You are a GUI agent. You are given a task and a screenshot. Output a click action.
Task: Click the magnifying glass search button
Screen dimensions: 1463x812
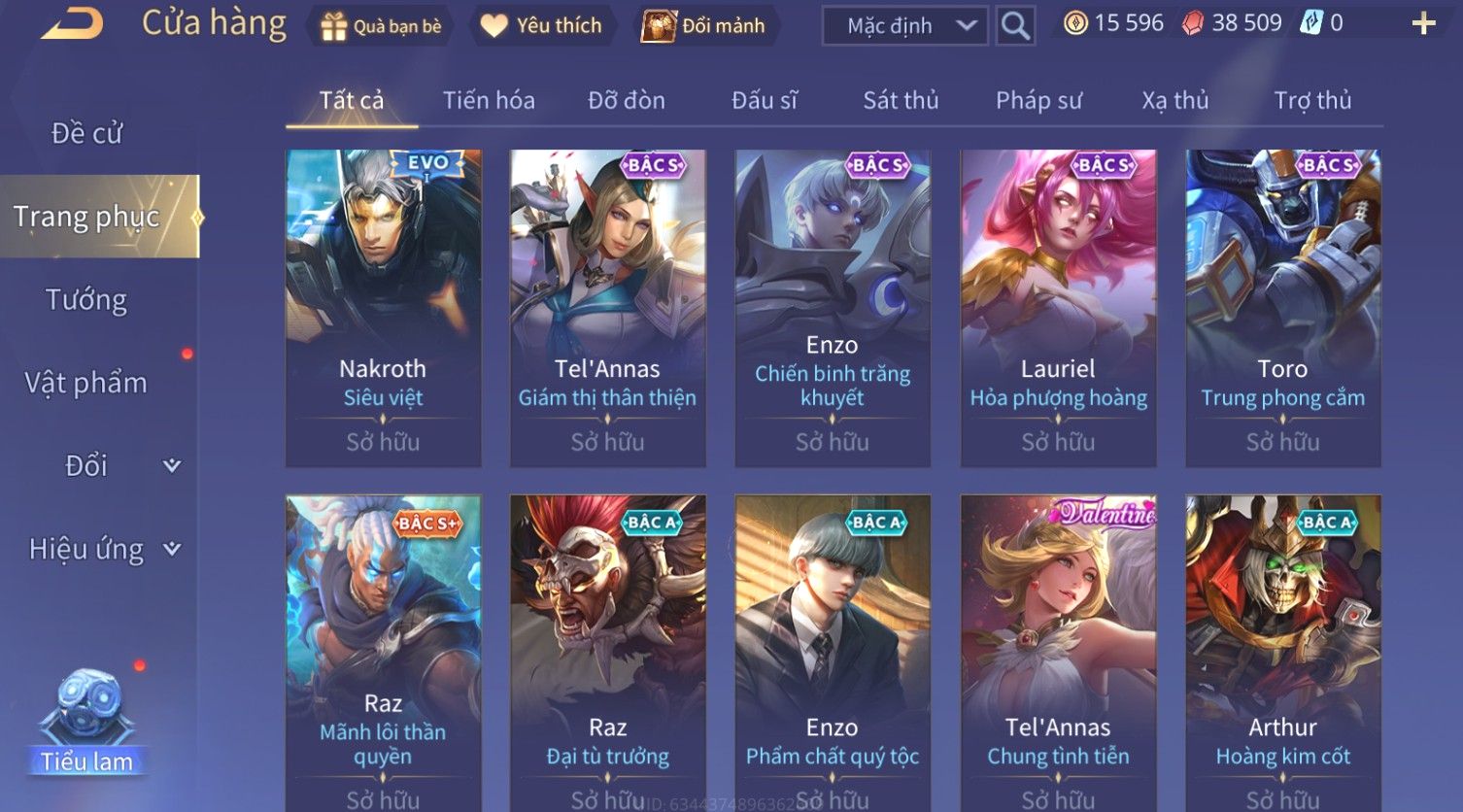pyautogui.click(x=1014, y=26)
